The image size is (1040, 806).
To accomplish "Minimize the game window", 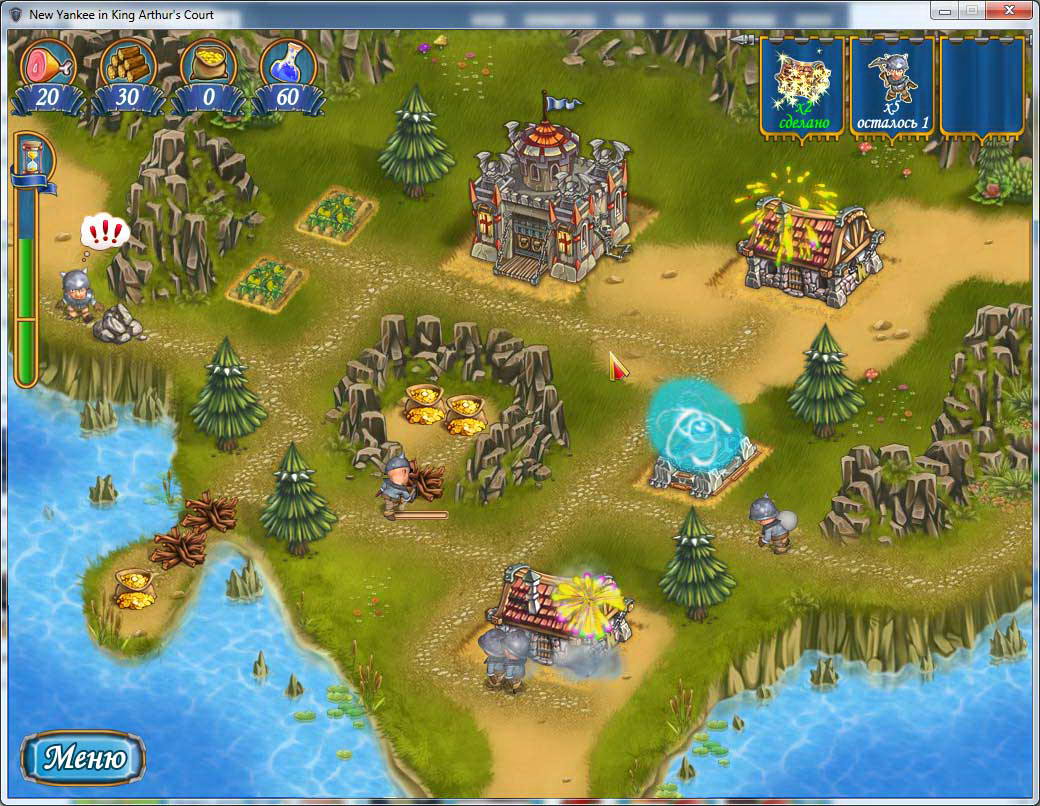I will 943,10.
